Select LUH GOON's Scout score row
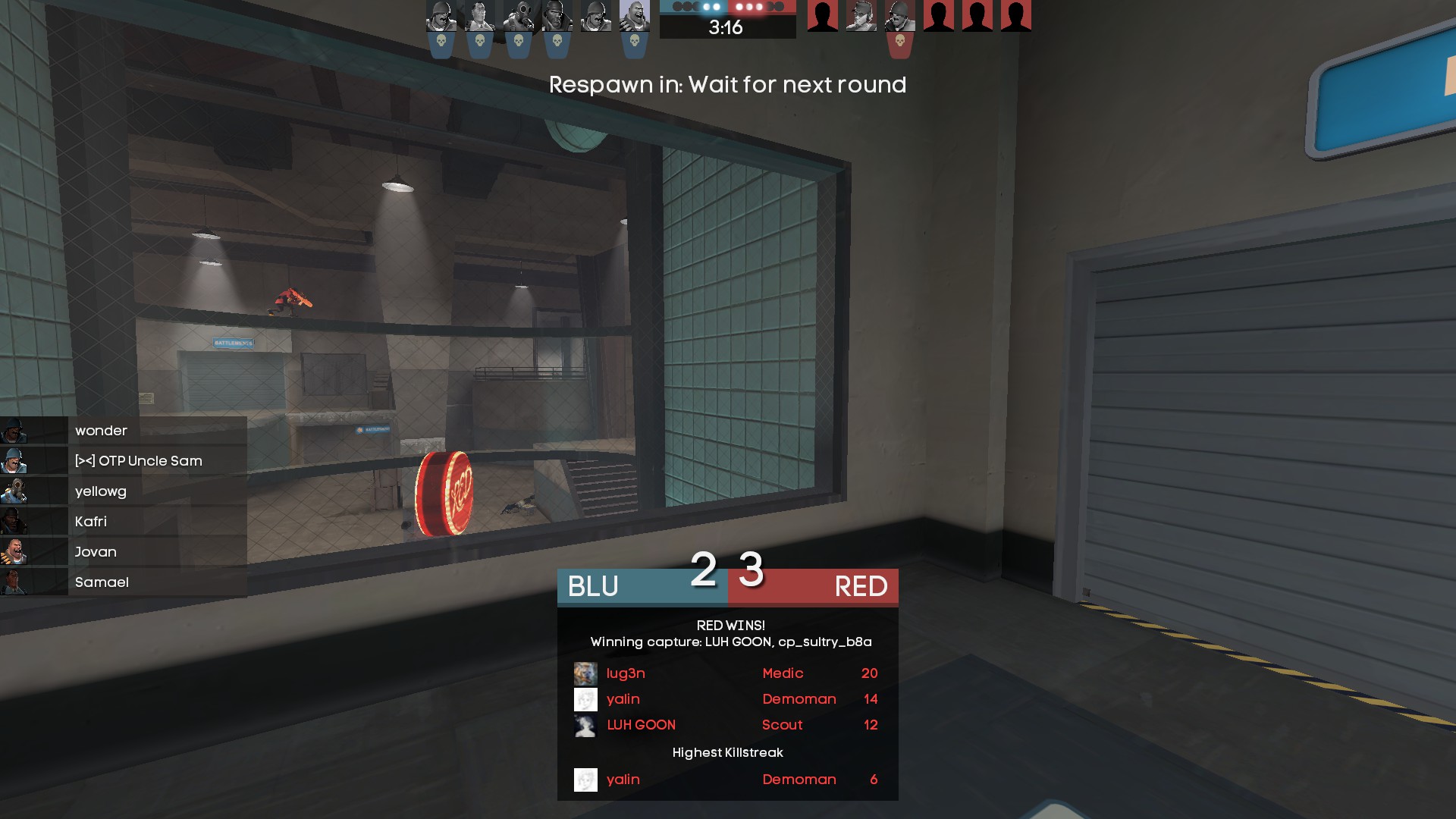 click(726, 725)
